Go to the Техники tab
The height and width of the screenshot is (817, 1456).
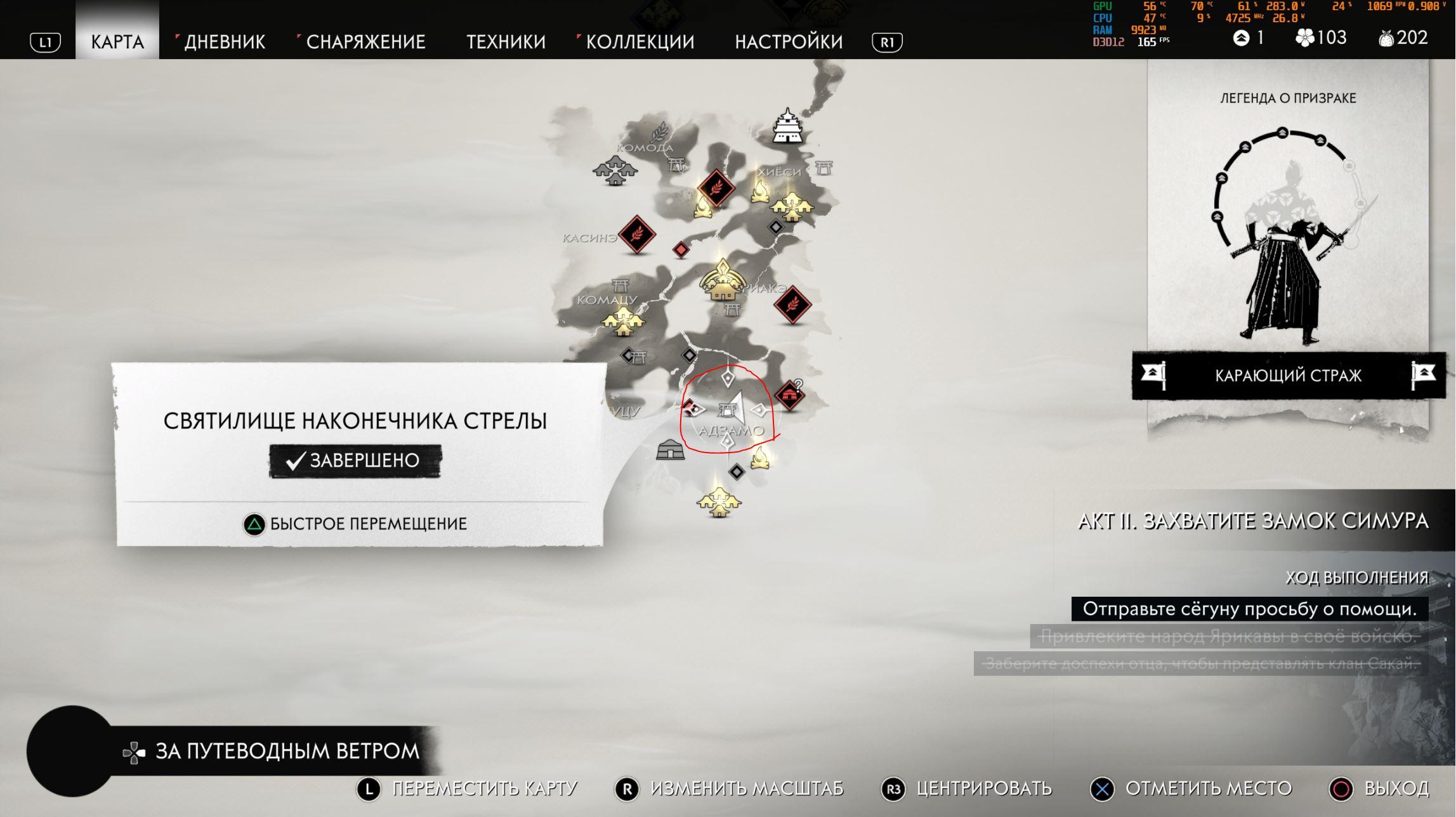[x=506, y=42]
